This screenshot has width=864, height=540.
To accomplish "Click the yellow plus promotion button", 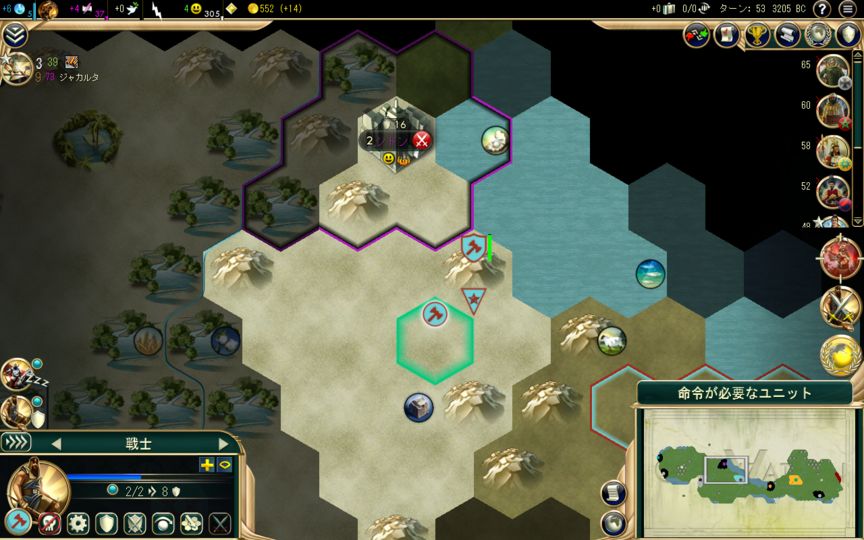I will (x=207, y=465).
